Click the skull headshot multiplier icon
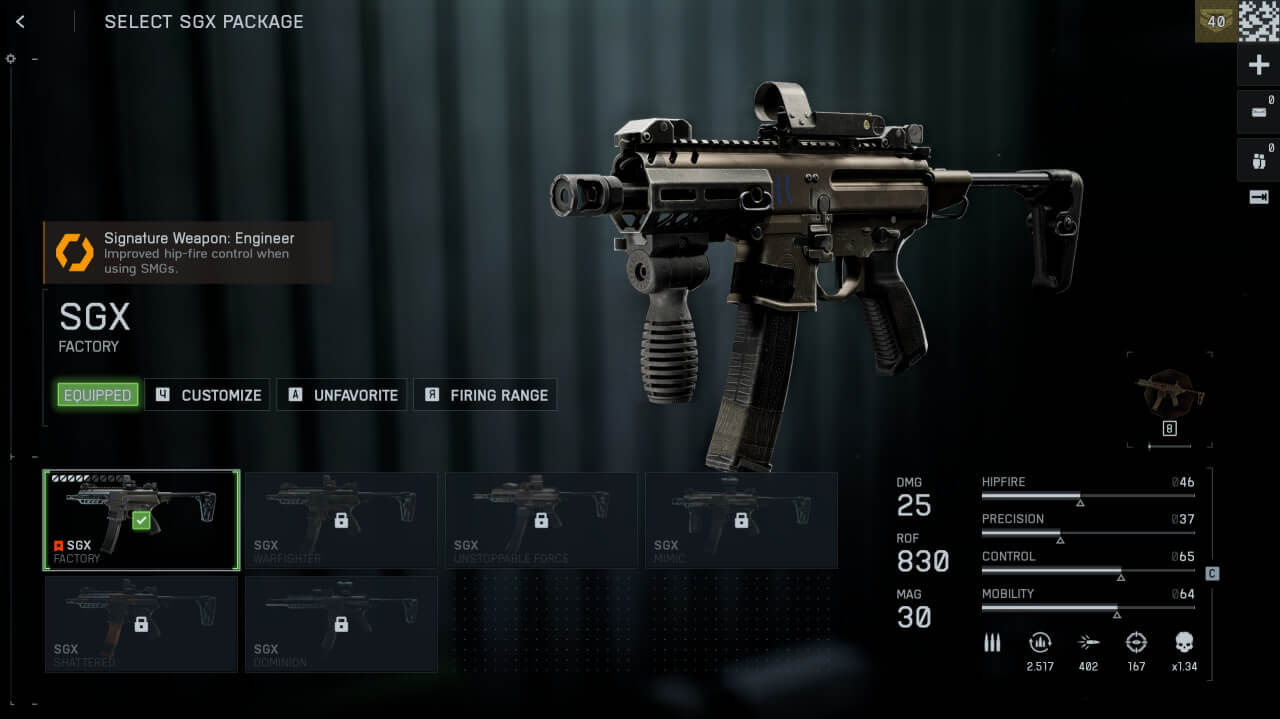Image resolution: width=1280 pixels, height=719 pixels. coord(1184,643)
